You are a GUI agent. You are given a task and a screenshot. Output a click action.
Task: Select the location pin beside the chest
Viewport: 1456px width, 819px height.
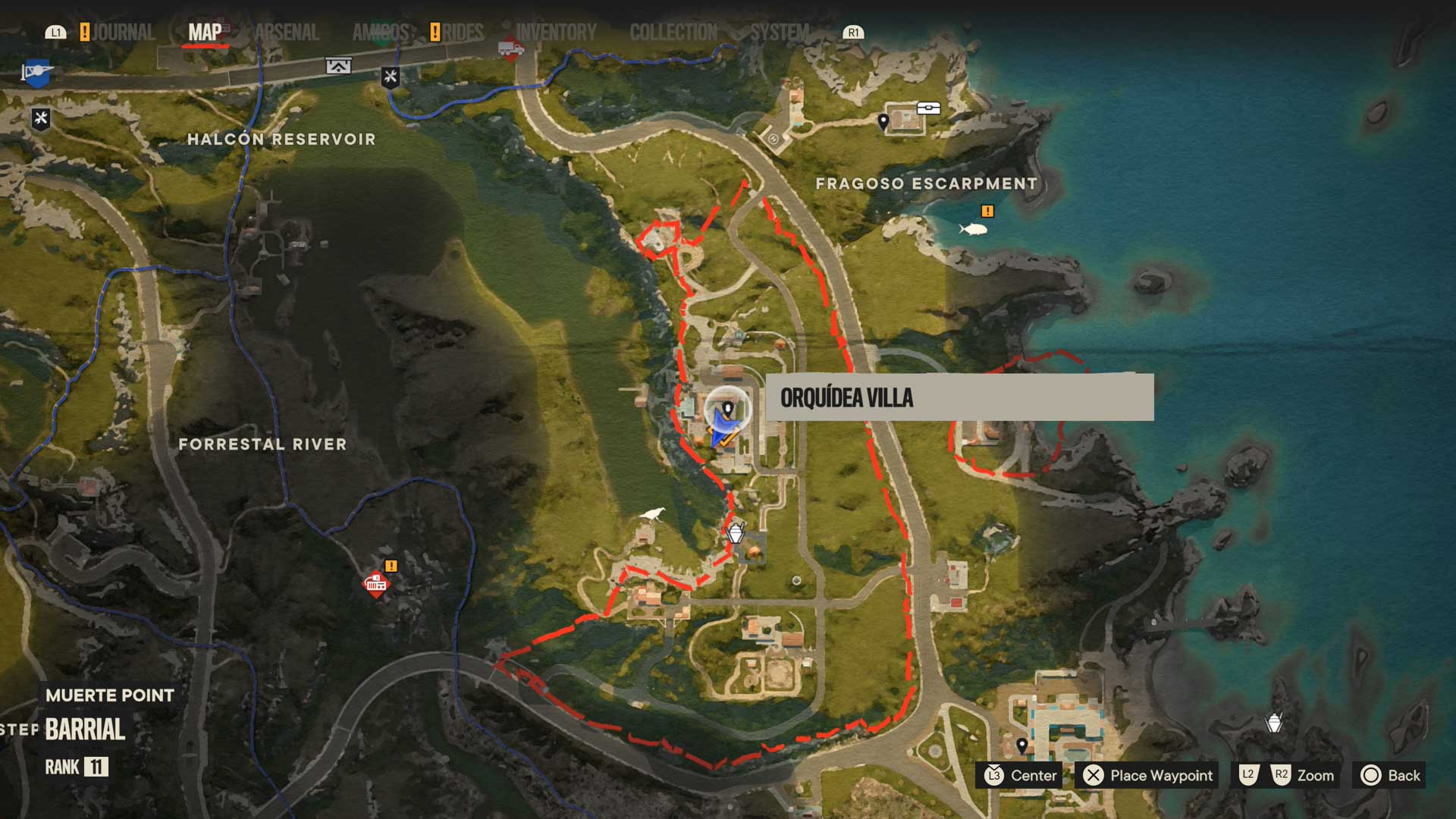pyautogui.click(x=883, y=121)
